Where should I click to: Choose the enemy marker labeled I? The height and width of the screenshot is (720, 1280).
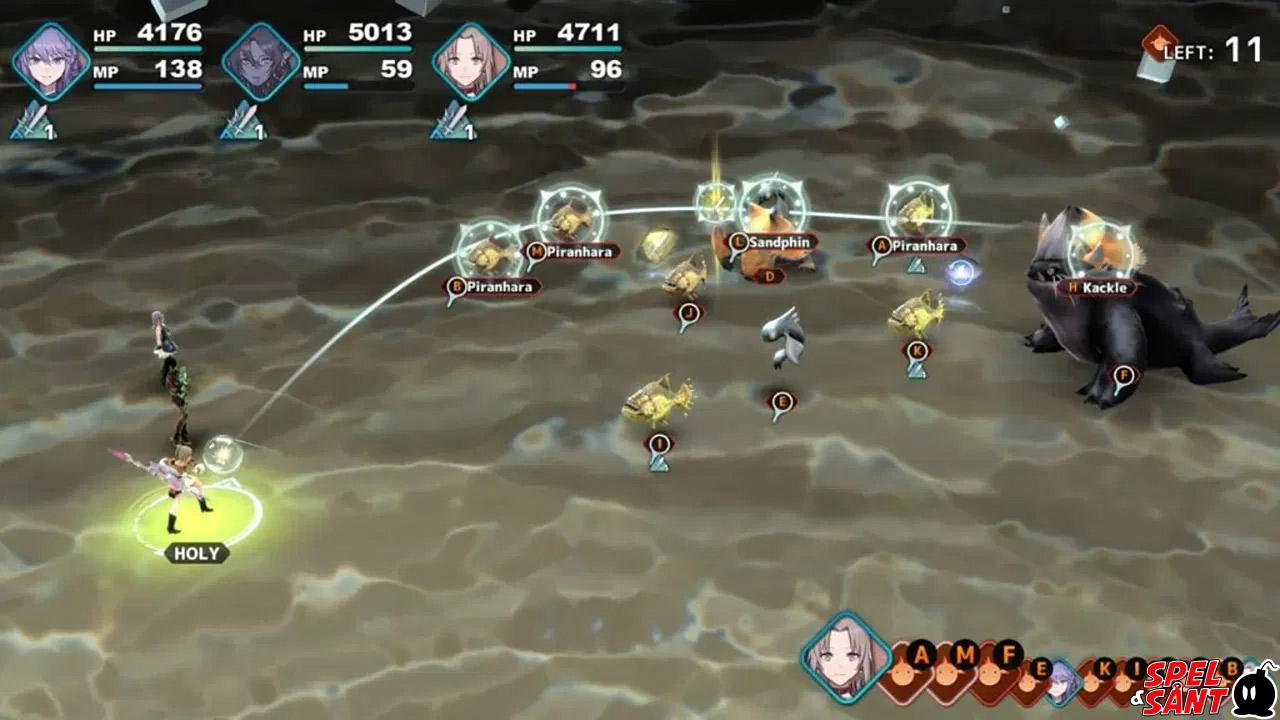[x=658, y=443]
